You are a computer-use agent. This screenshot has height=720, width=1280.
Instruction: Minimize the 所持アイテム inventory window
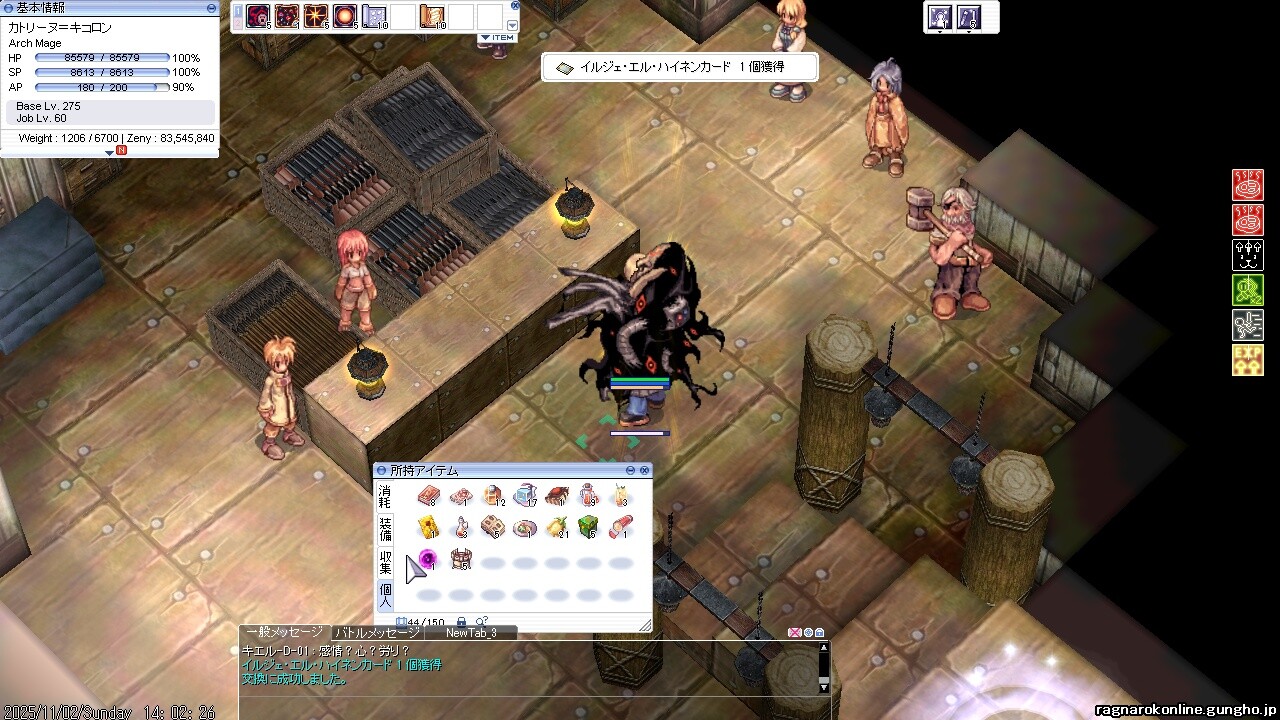tap(631, 470)
